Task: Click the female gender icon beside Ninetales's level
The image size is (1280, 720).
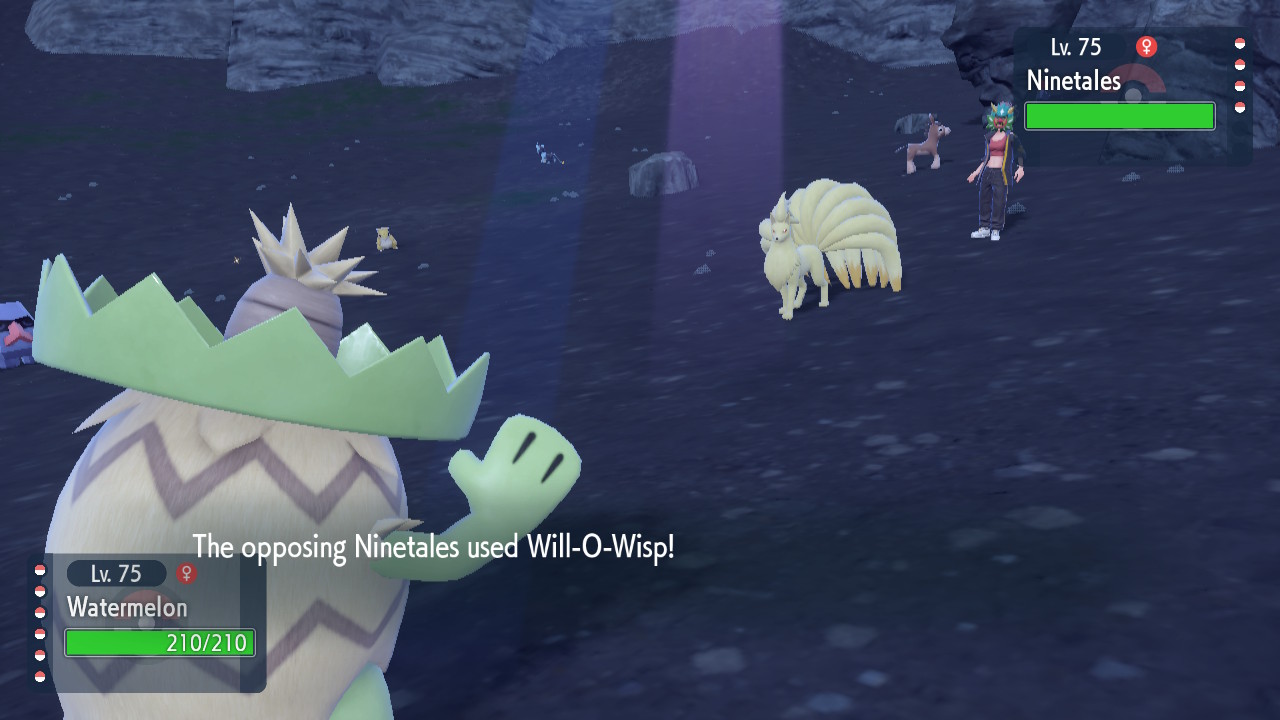Action: tap(1146, 47)
